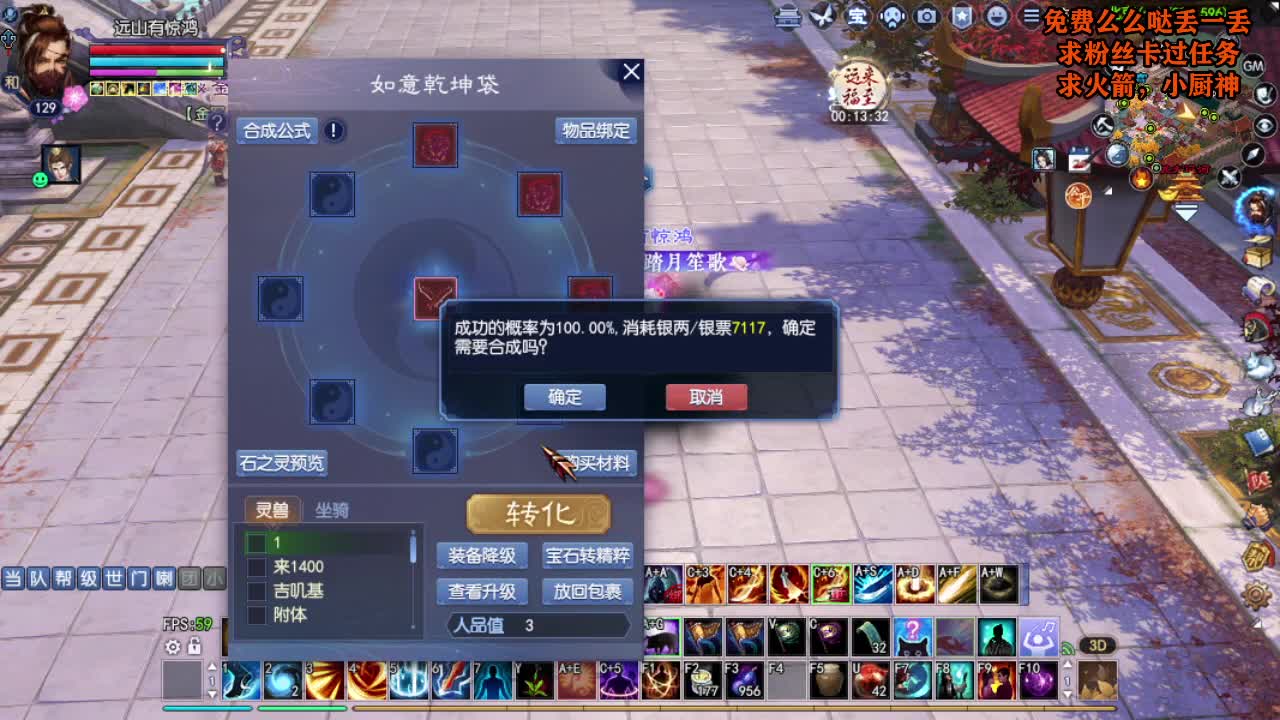
Task: Open the hamburger menu at top right
Action: (1032, 16)
